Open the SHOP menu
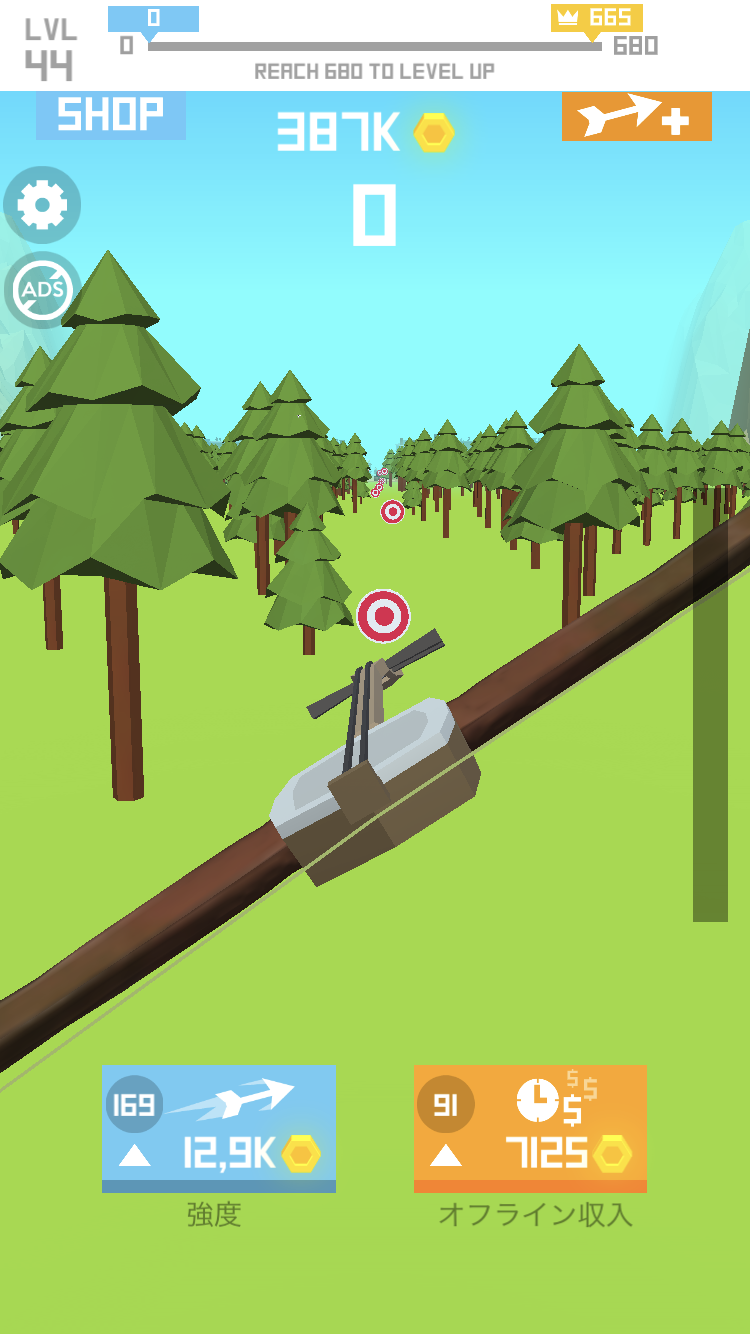Viewport: 750px width, 1334px height. [110, 116]
